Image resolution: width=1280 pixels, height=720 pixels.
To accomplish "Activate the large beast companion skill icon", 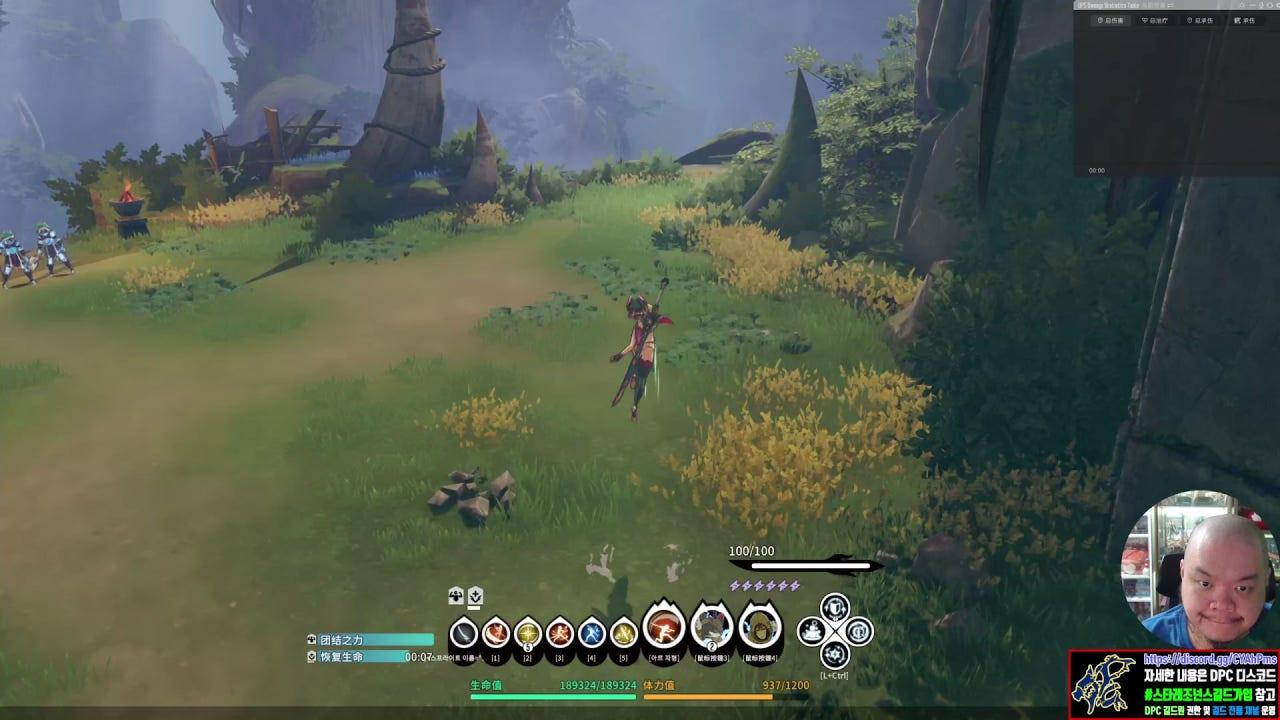I will 712,627.
